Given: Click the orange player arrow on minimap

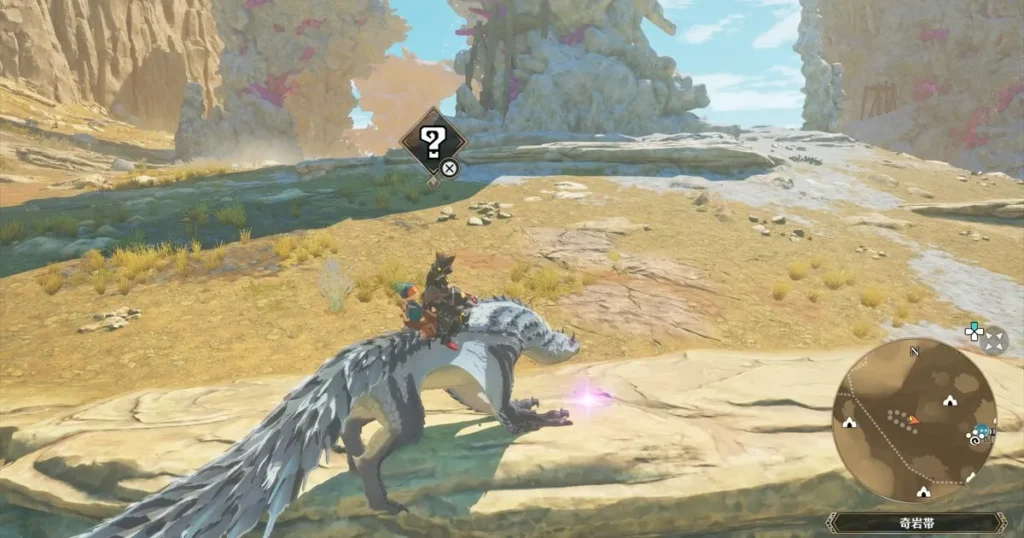Looking at the screenshot, I should [913, 420].
